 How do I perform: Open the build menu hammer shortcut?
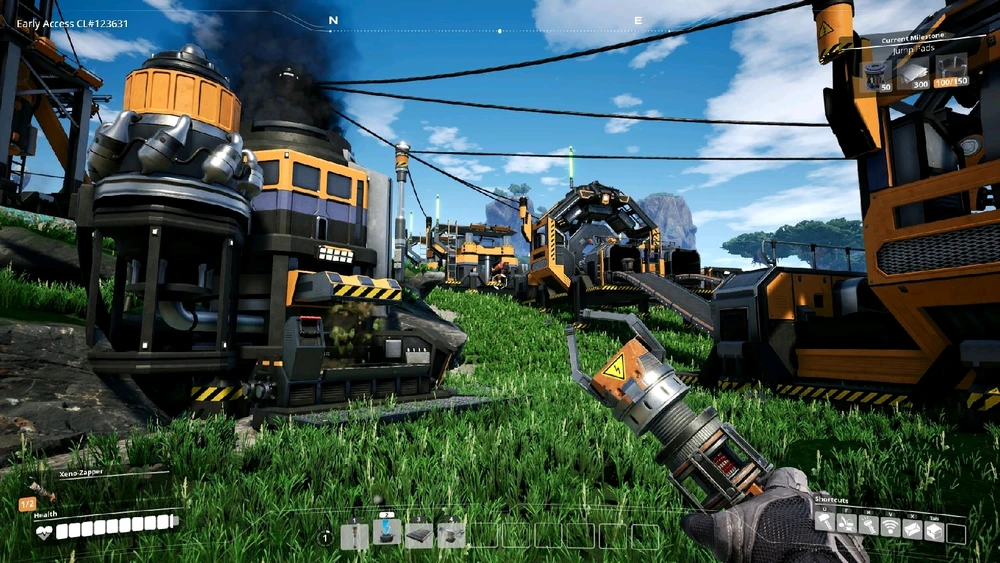click(x=824, y=521)
